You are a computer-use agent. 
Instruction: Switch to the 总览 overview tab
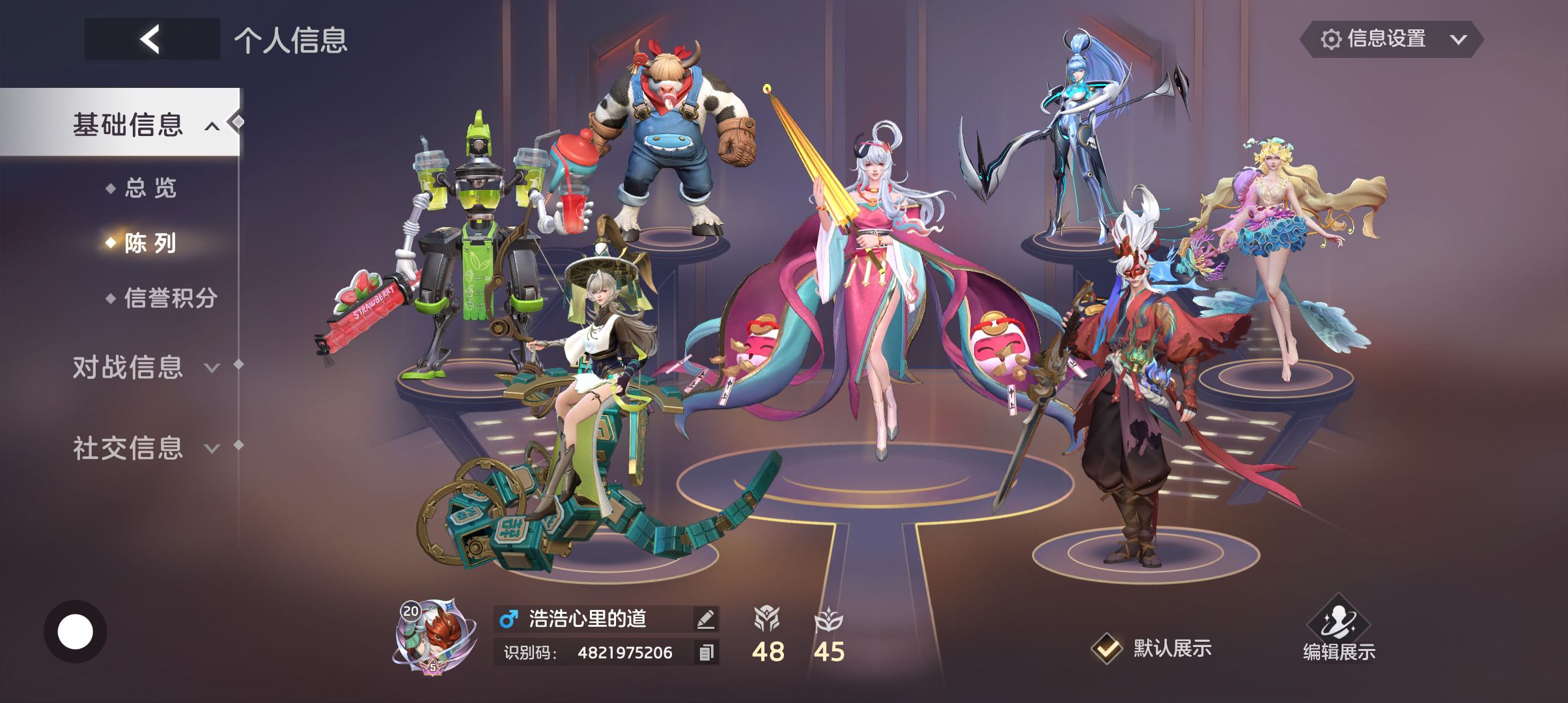click(150, 188)
